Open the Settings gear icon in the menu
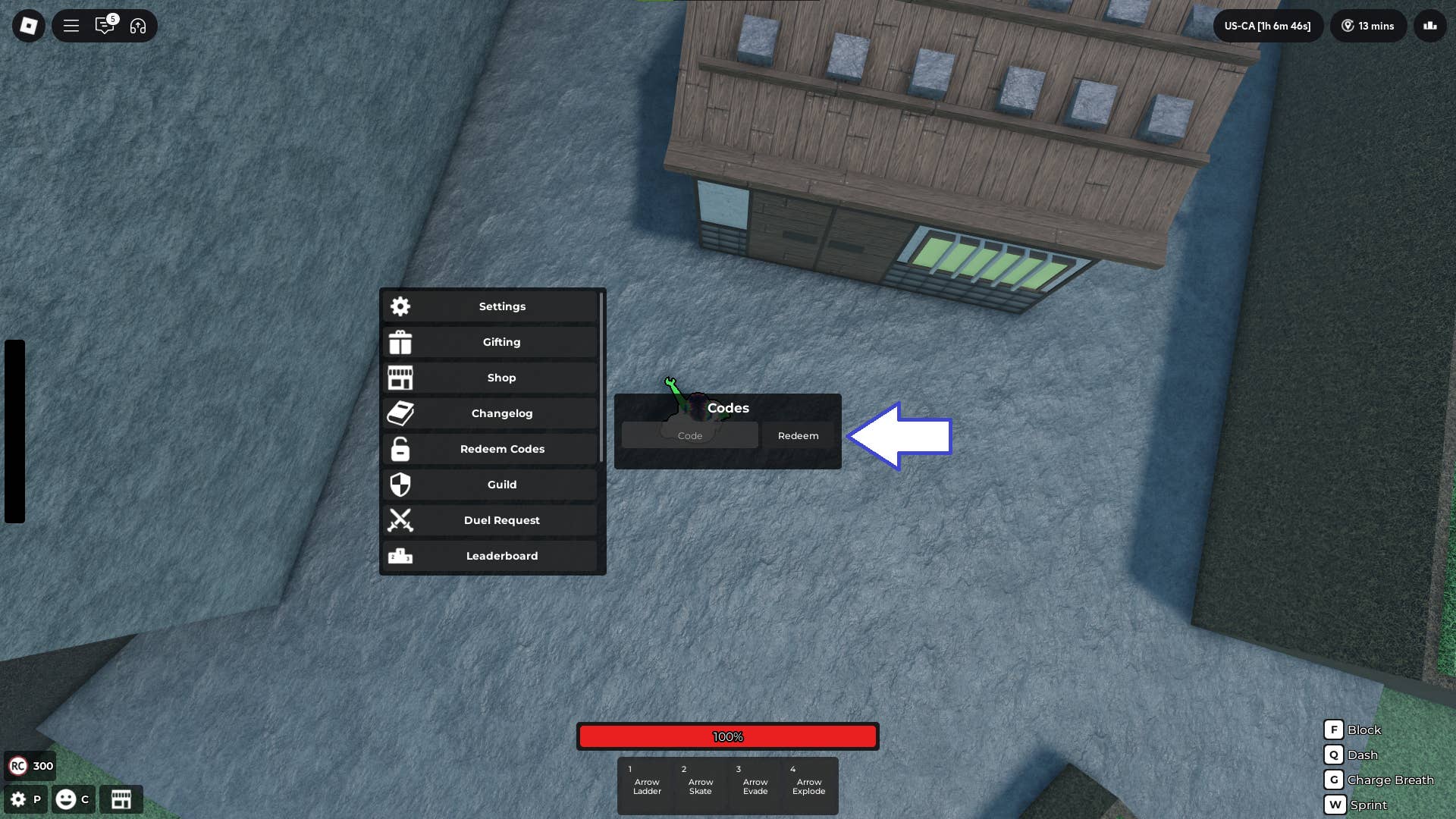This screenshot has height=819, width=1456. [x=400, y=306]
